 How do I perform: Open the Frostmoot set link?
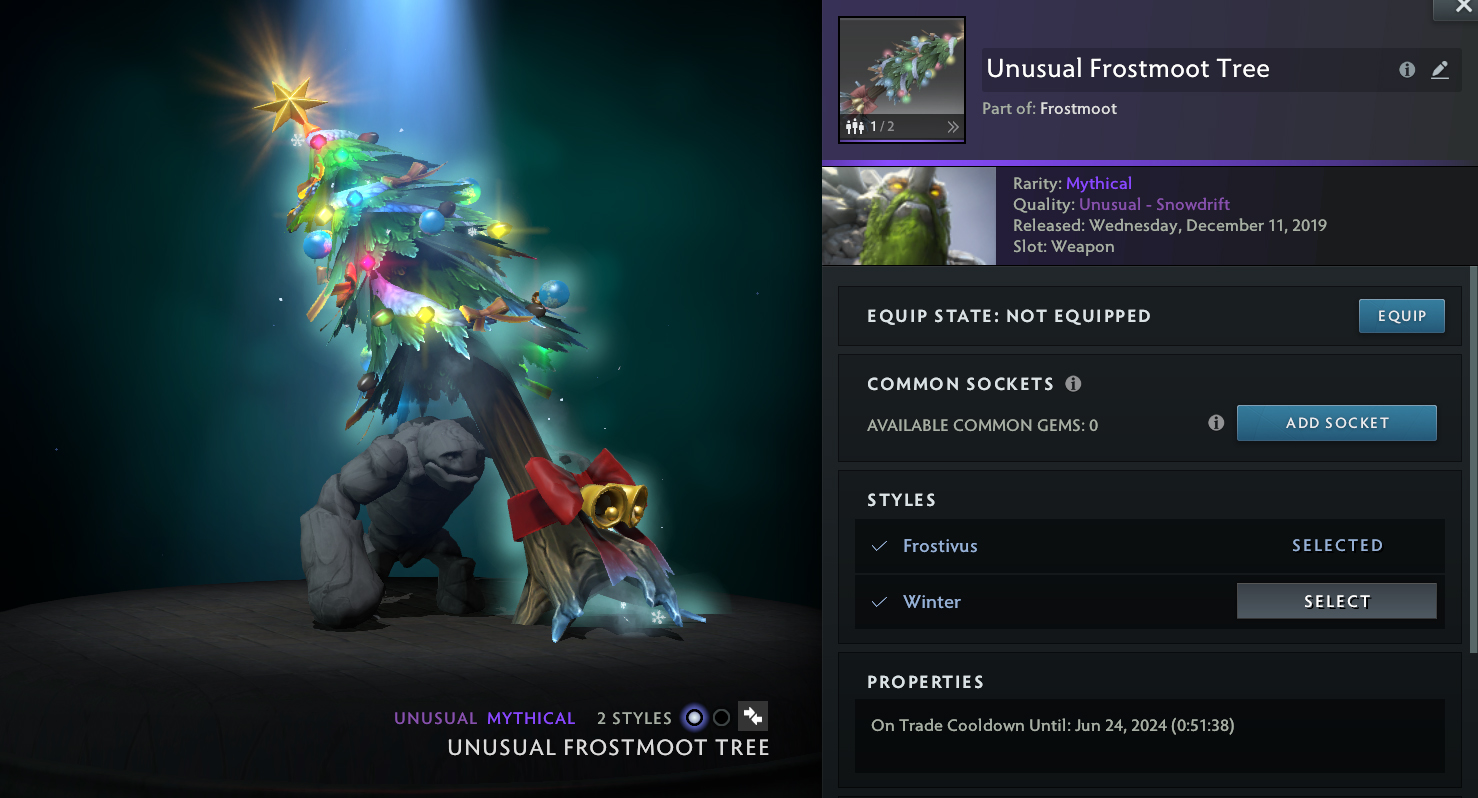[1078, 108]
